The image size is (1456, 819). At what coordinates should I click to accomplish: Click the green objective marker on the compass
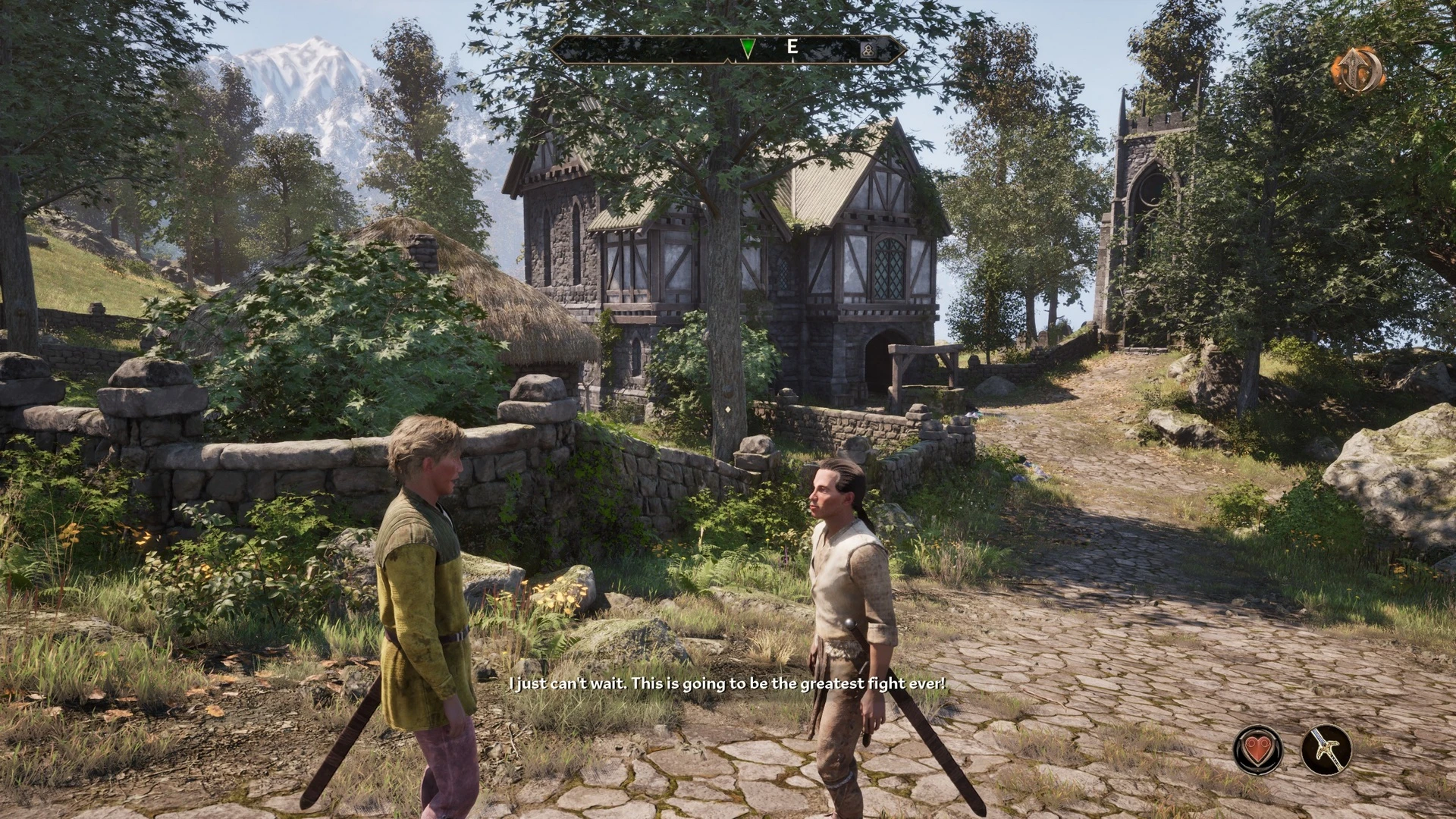tap(746, 47)
